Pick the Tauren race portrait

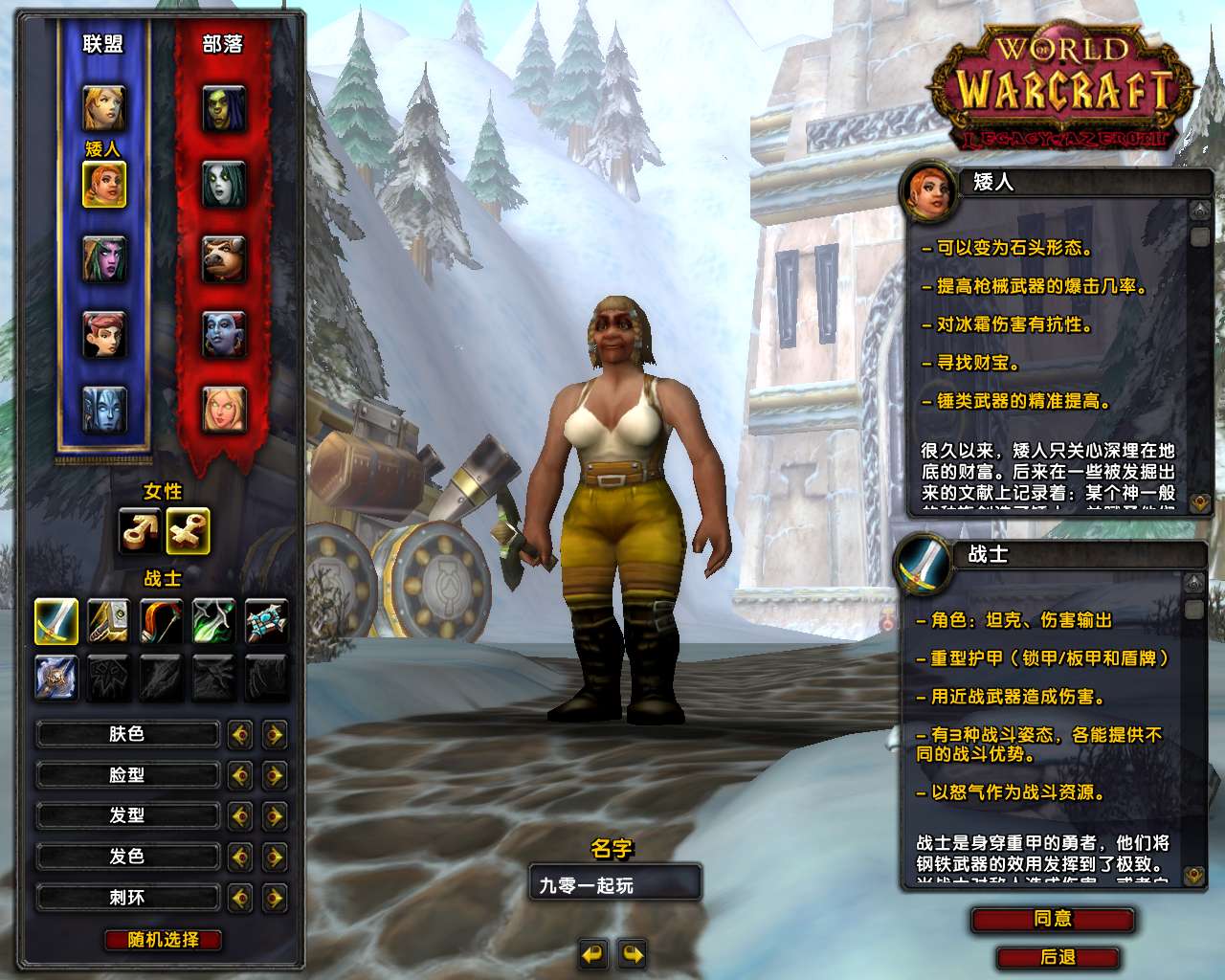pyautogui.click(x=224, y=259)
